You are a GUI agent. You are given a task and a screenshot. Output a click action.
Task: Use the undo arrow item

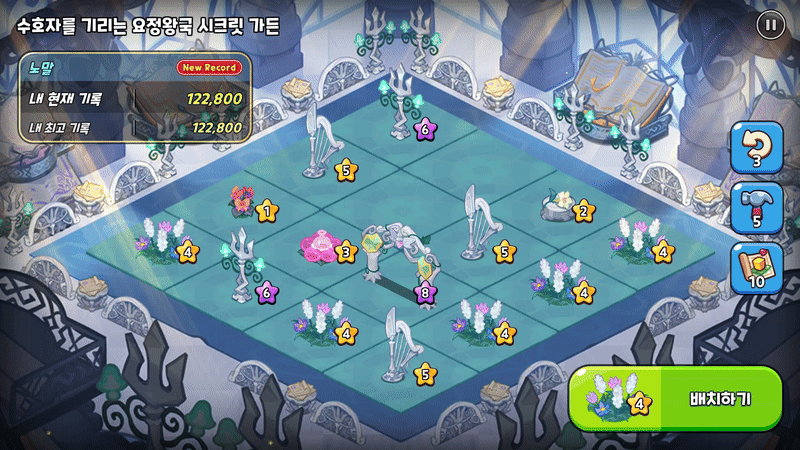click(756, 148)
